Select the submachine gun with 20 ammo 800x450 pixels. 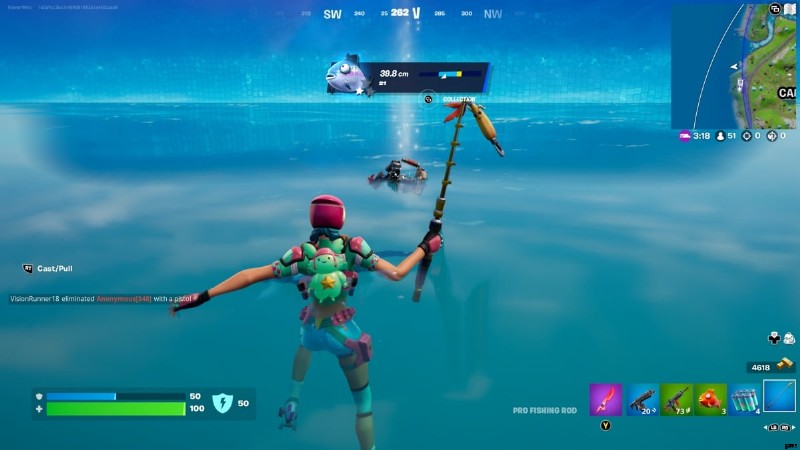[x=641, y=399]
